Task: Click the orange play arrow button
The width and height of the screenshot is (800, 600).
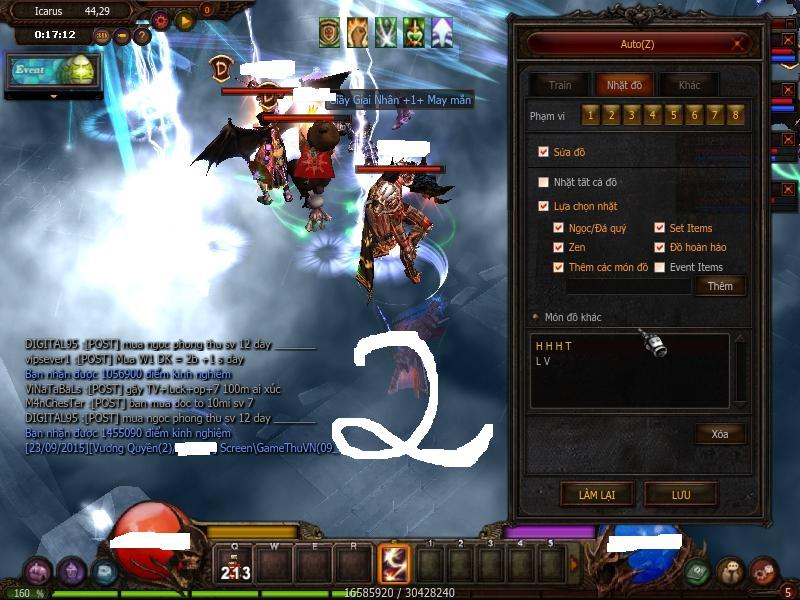Action: point(185,20)
